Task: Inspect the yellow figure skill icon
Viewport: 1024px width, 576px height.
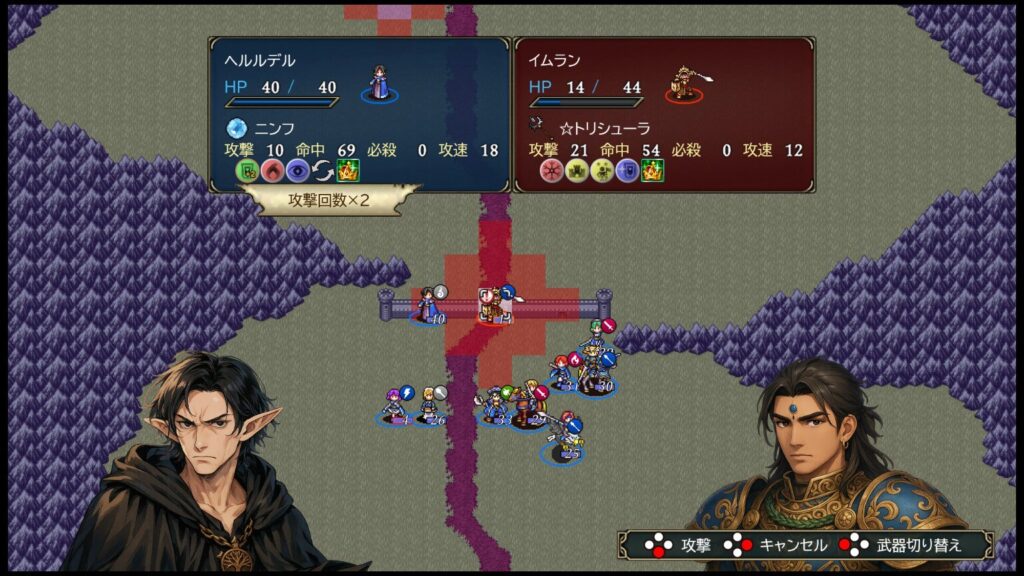Action: coord(601,171)
